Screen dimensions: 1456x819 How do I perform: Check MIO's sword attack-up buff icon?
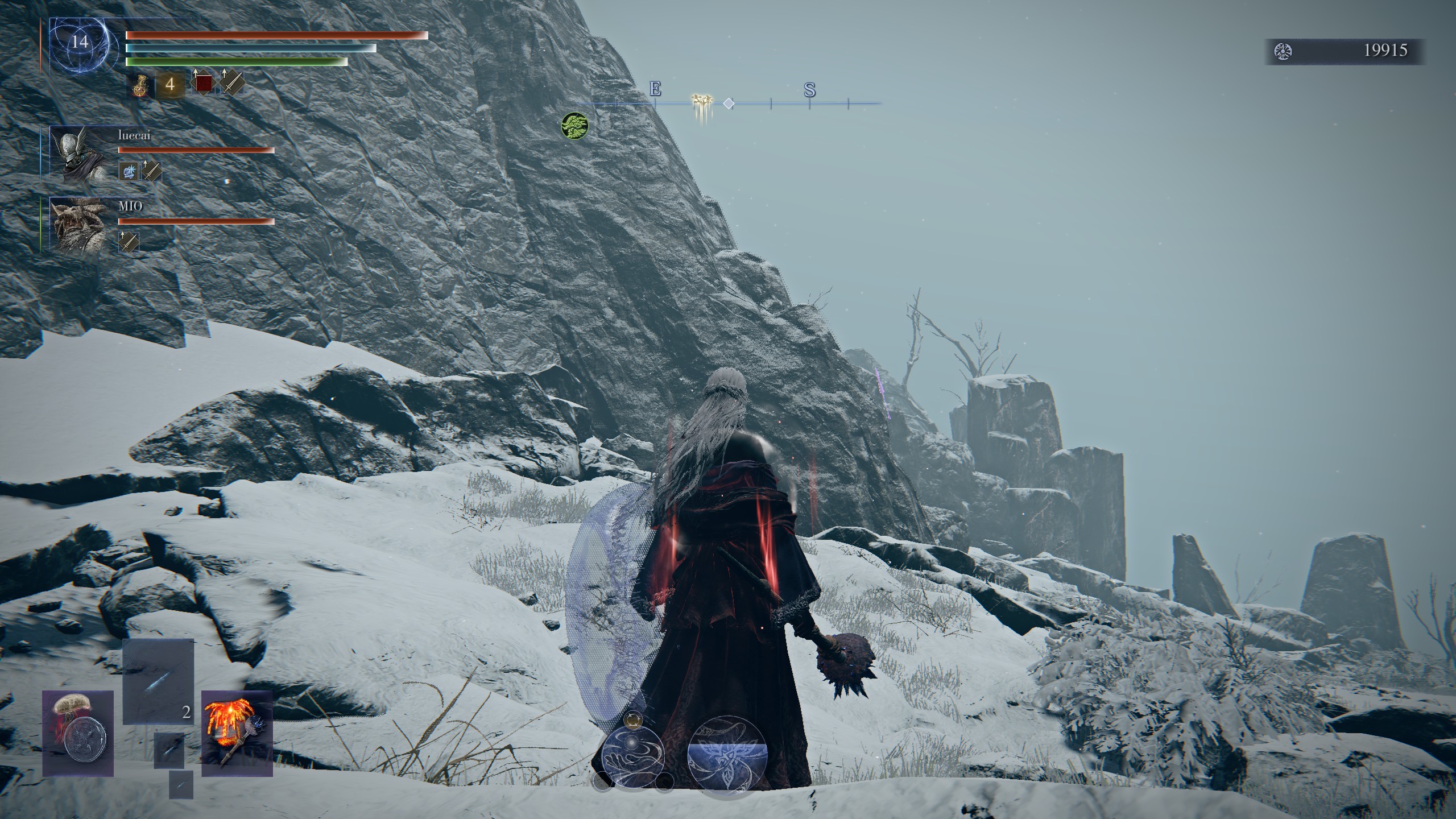(129, 242)
